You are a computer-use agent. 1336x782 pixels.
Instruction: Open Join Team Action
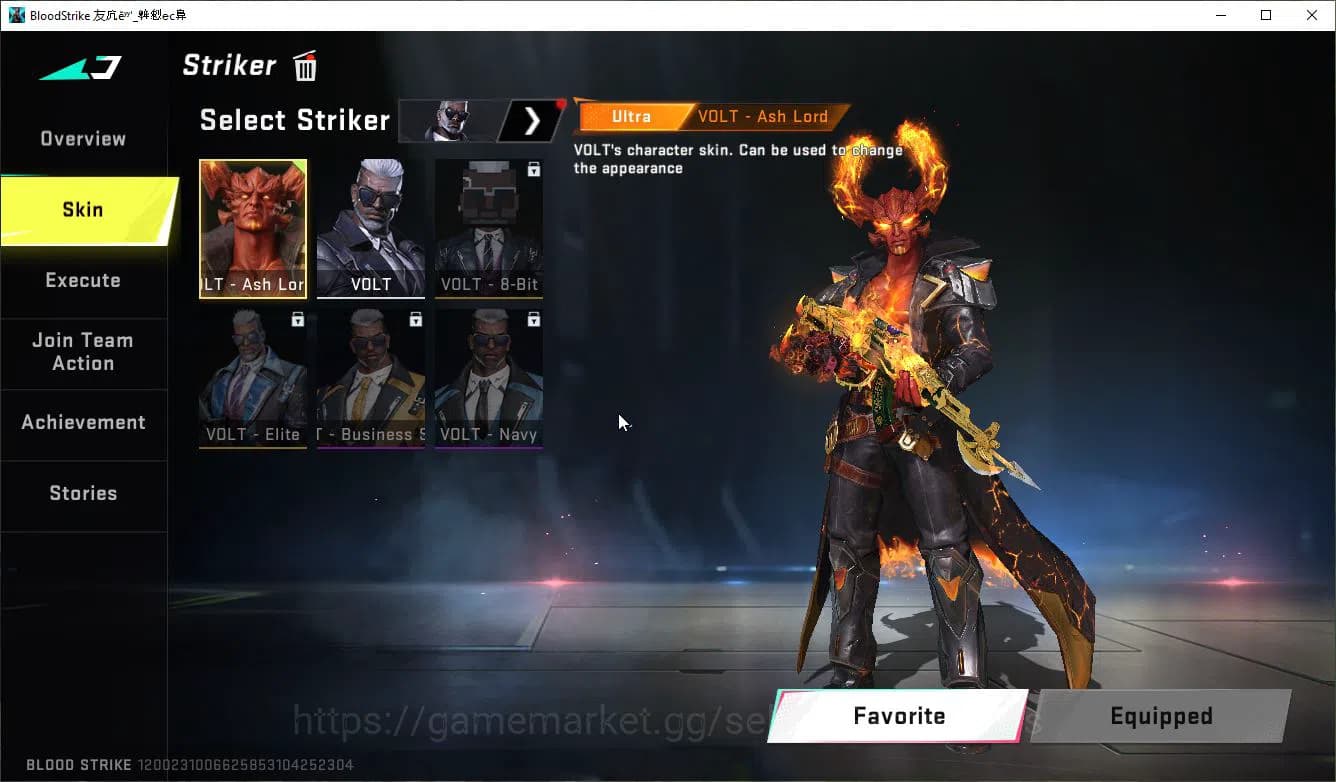click(x=83, y=352)
